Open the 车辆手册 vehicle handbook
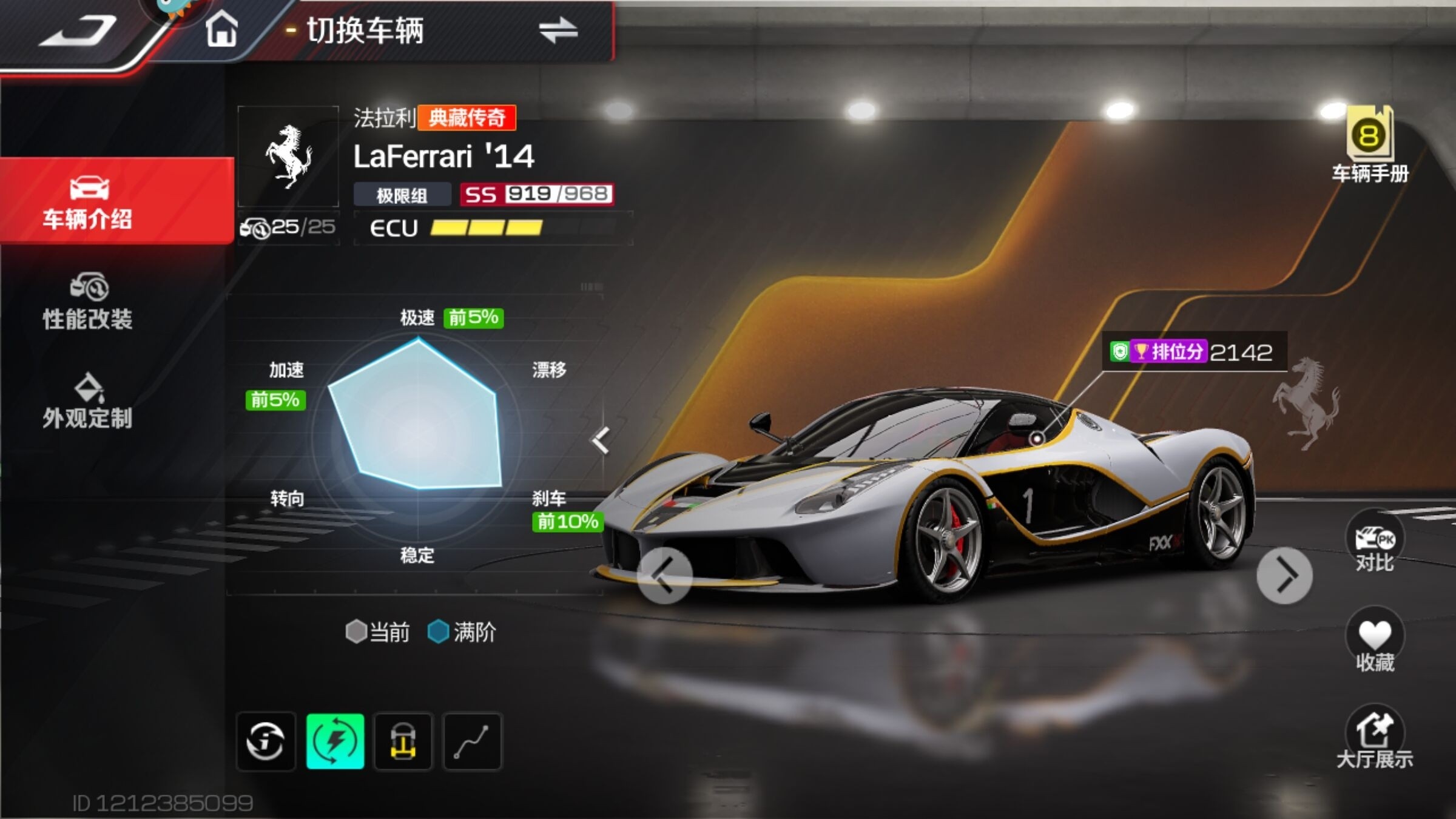This screenshot has width=1456, height=819. pos(1370,146)
